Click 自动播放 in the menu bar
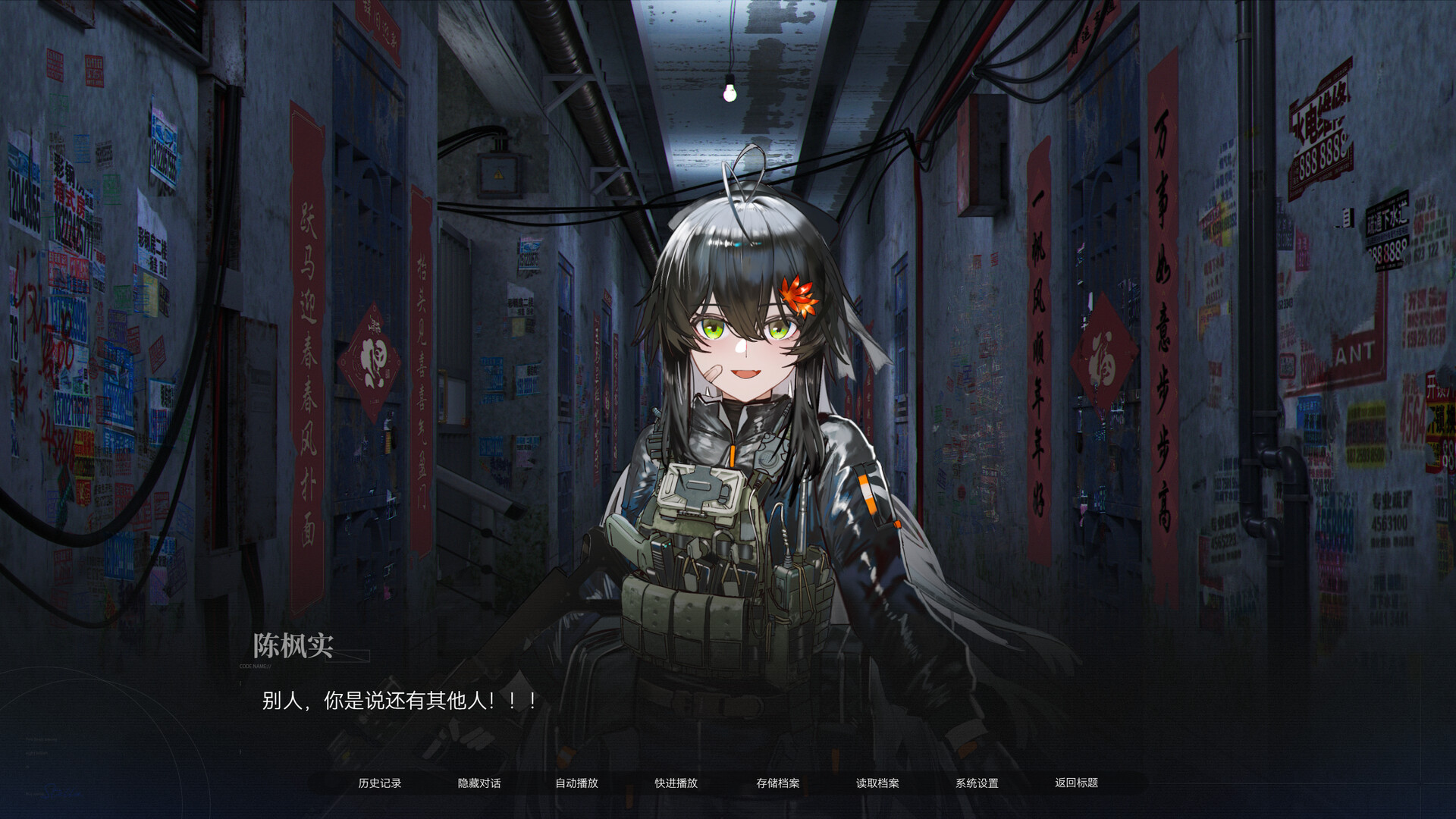This screenshot has height=819, width=1456. point(579,783)
